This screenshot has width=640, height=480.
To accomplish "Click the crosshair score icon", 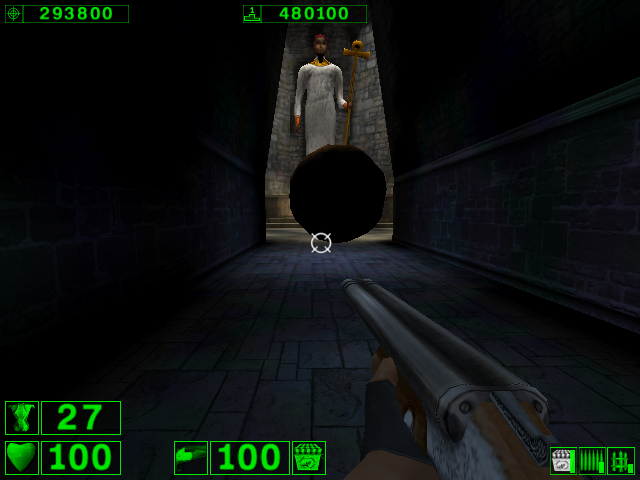I will (x=14, y=14).
